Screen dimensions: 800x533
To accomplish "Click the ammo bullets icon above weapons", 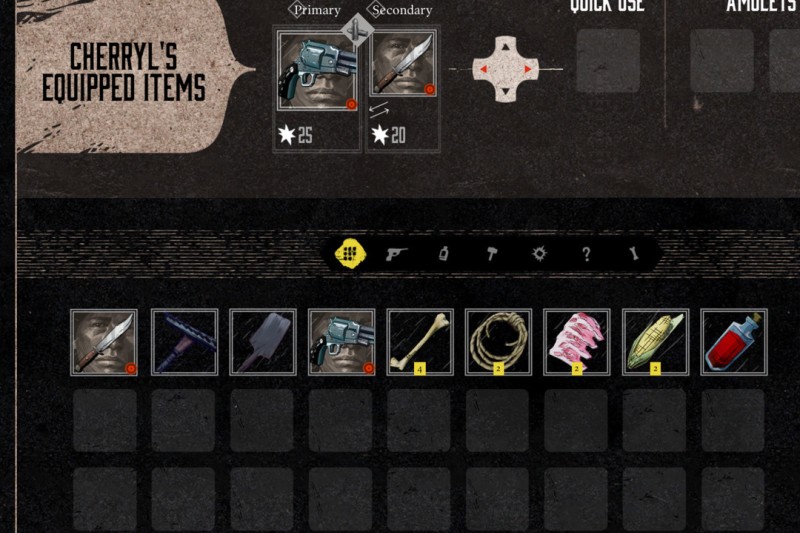I will tap(357, 29).
